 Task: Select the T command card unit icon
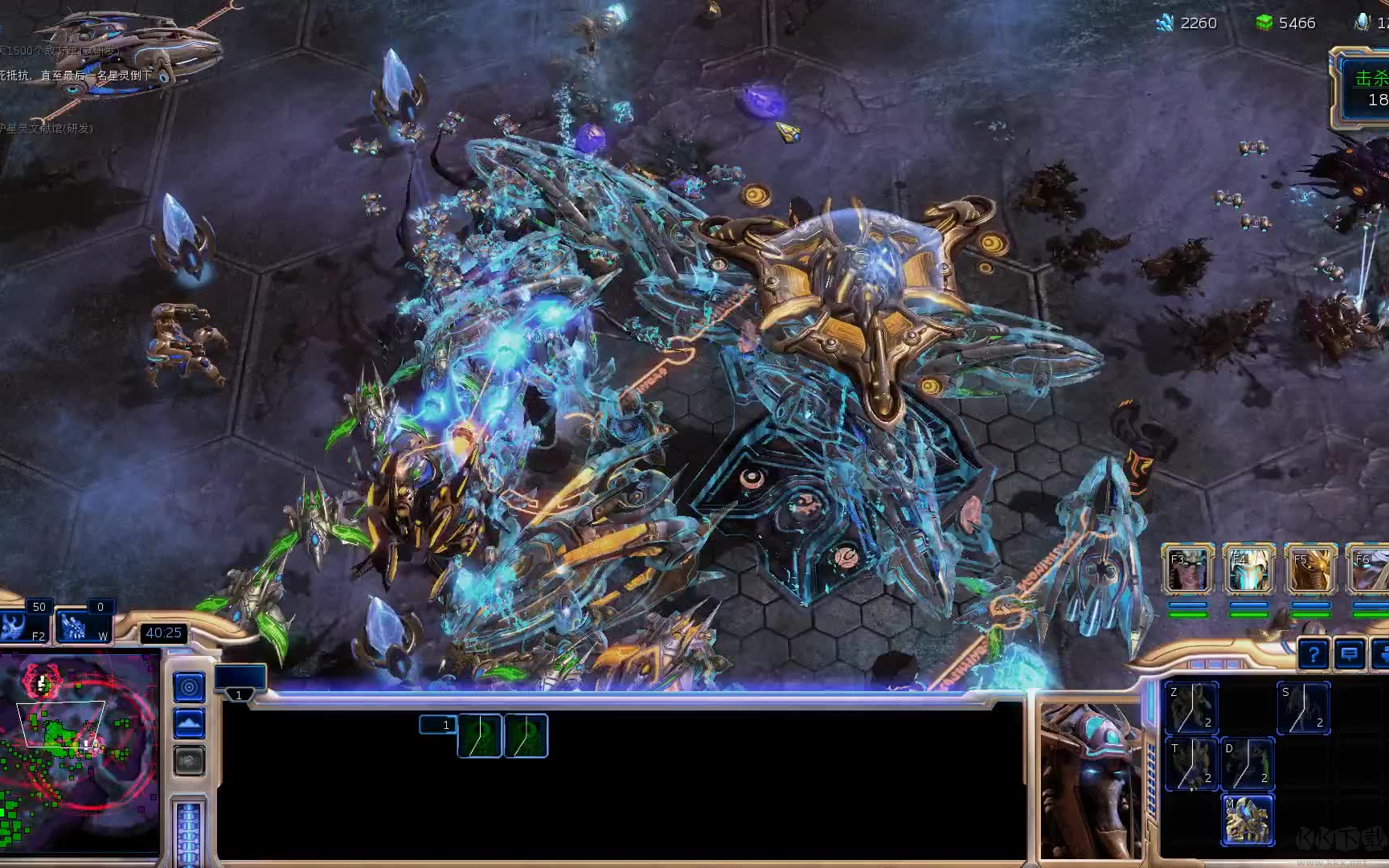pos(1191,764)
